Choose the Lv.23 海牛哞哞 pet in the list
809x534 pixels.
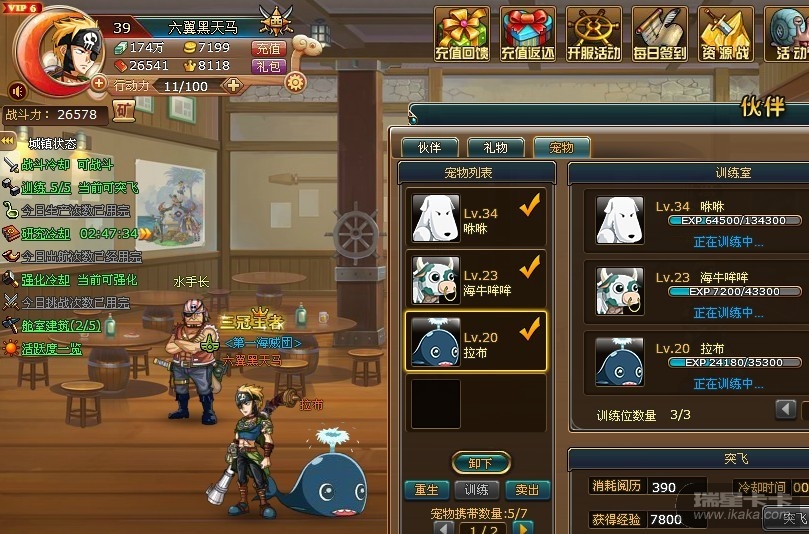pyautogui.click(x=476, y=280)
